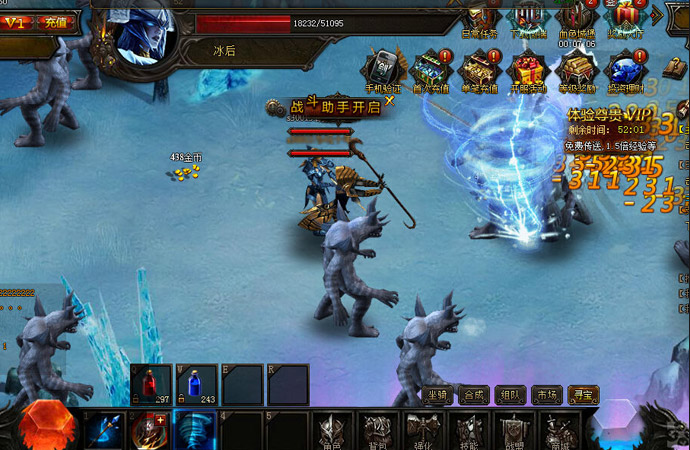Use the red health potion slot
This screenshot has width=690, height=450.
coord(150,384)
